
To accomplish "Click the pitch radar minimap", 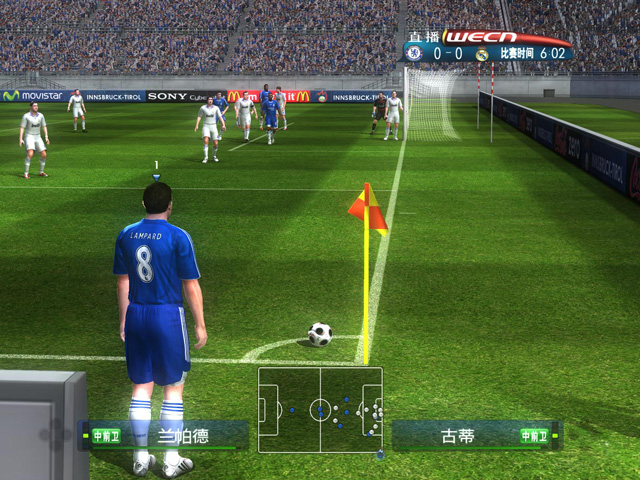I will pos(320,409).
